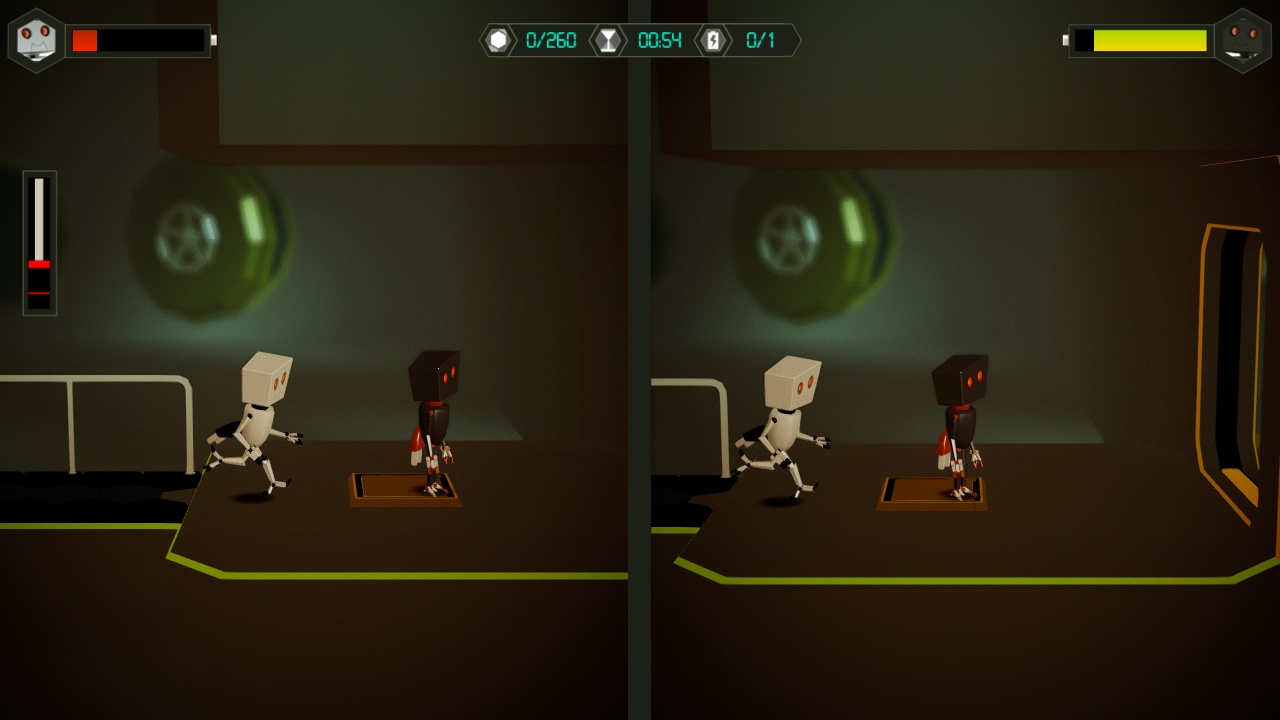The height and width of the screenshot is (720, 1280).
Task: Click the green sphere in the background
Action: (x=210, y=240)
